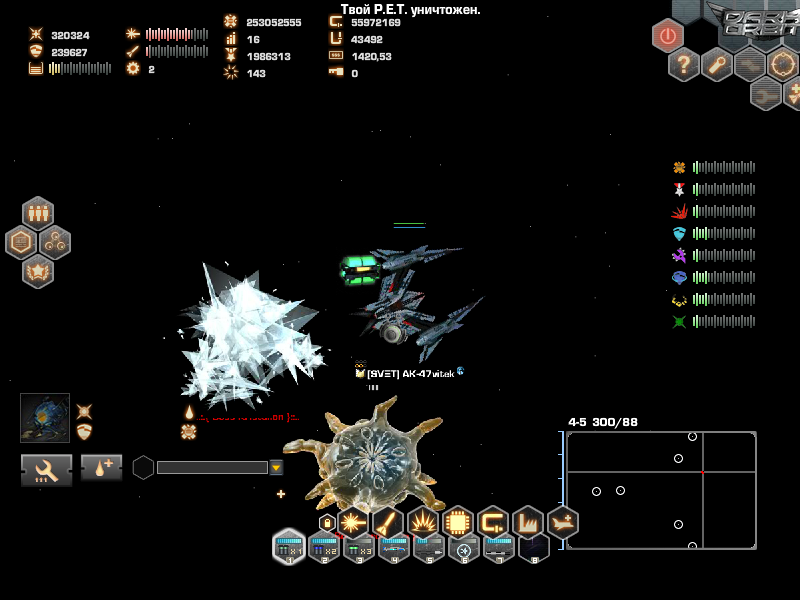Toggle the crosshair circle hexagon button
The height and width of the screenshot is (600, 800).
click(783, 65)
